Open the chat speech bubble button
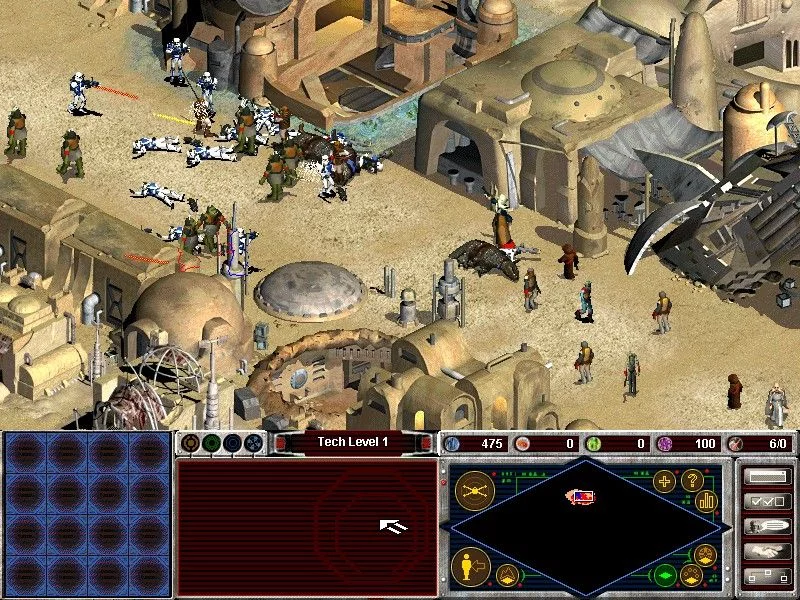The image size is (800, 600). point(767,526)
